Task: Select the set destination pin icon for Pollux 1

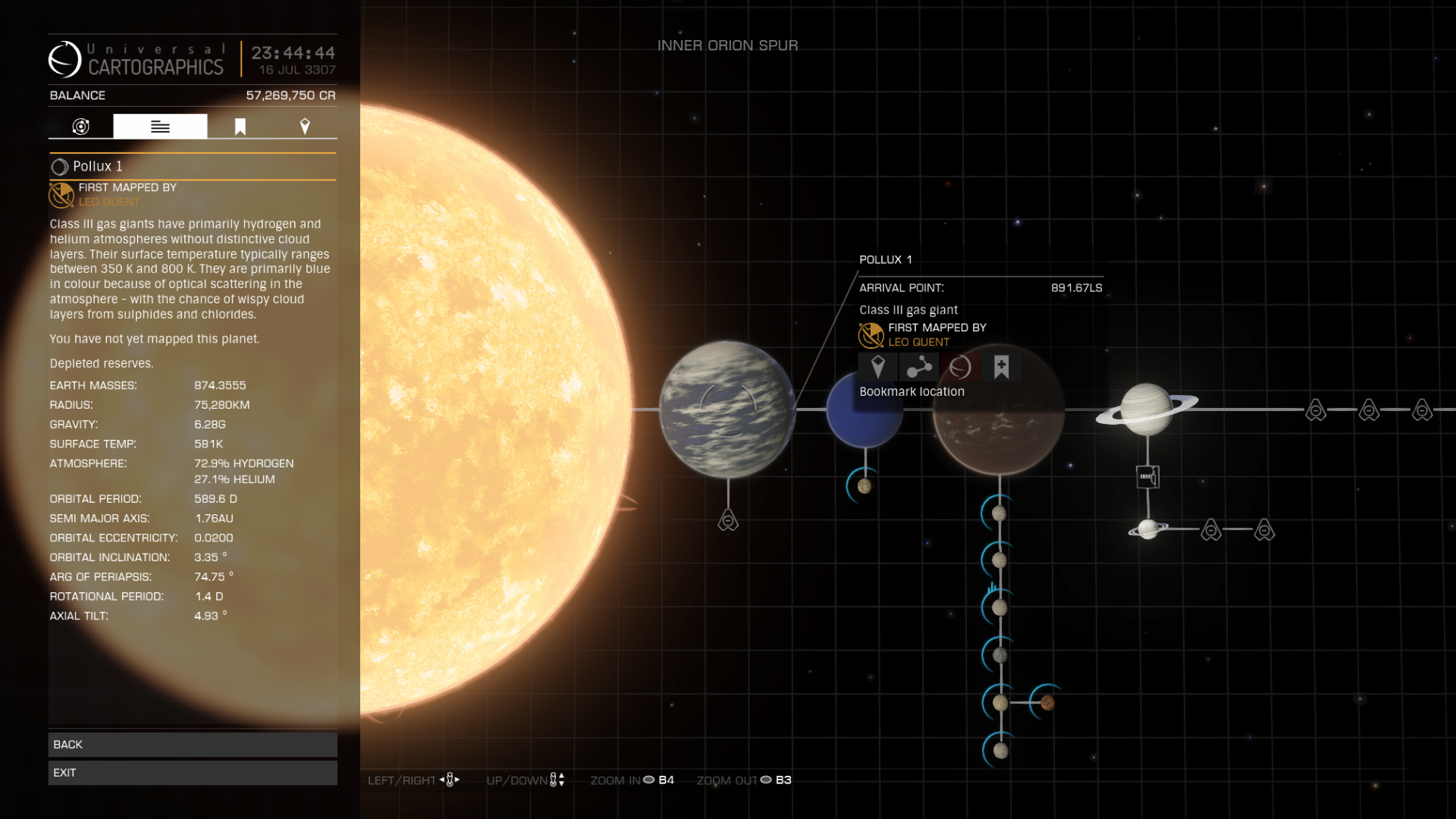Action: (x=879, y=366)
